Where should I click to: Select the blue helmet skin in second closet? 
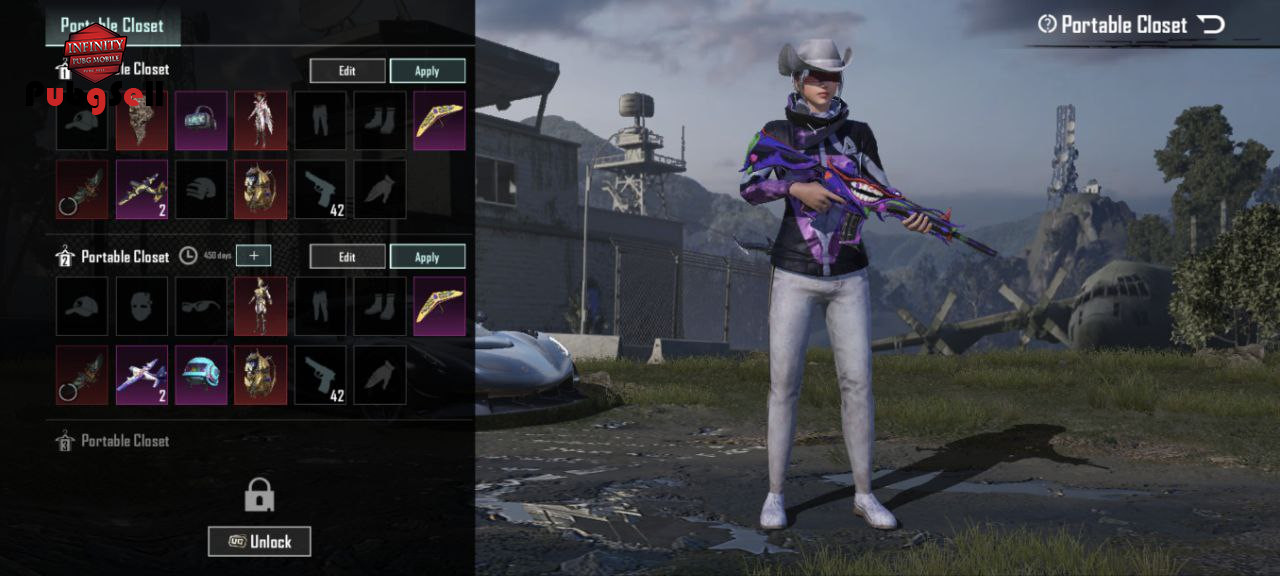pyautogui.click(x=201, y=375)
